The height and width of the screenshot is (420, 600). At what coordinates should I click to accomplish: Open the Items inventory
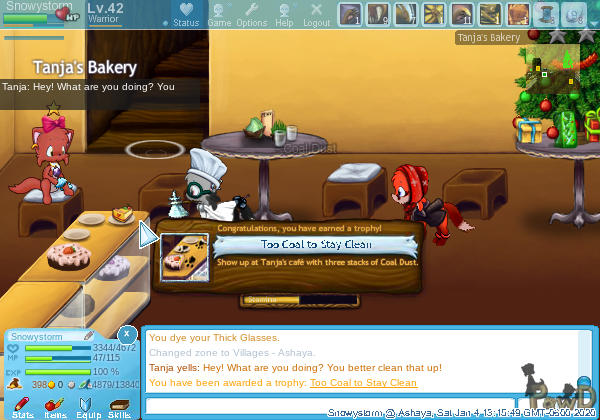pos(55,404)
